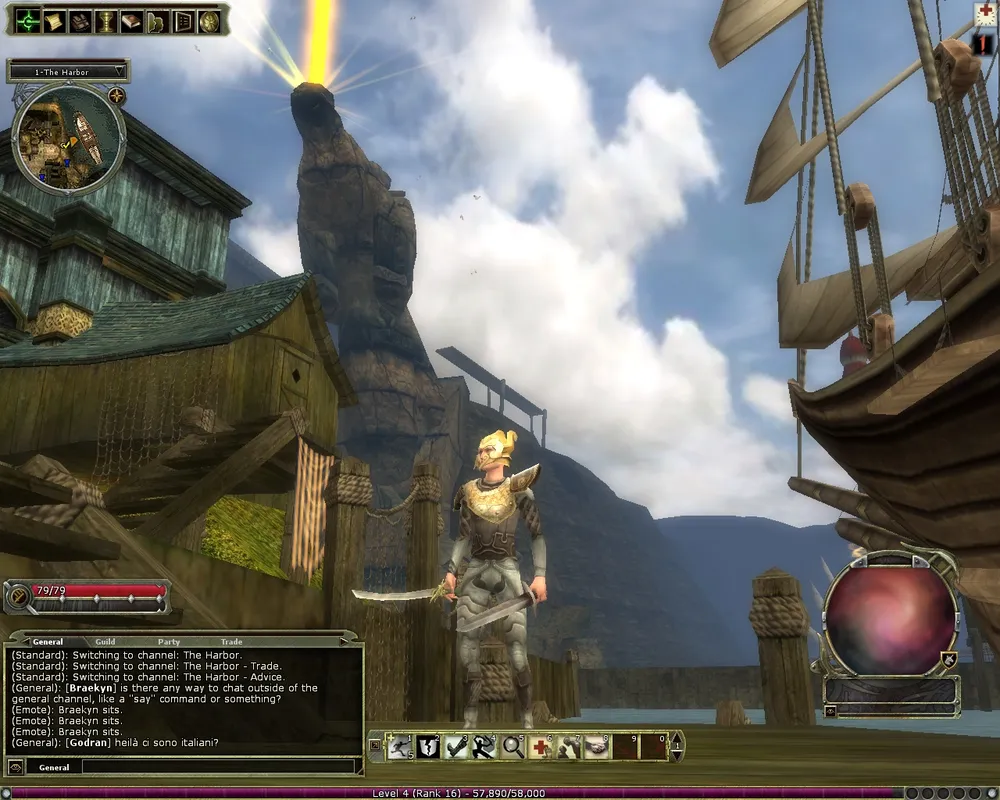Select the General chat tab
The width and height of the screenshot is (1000, 800).
tap(47, 642)
